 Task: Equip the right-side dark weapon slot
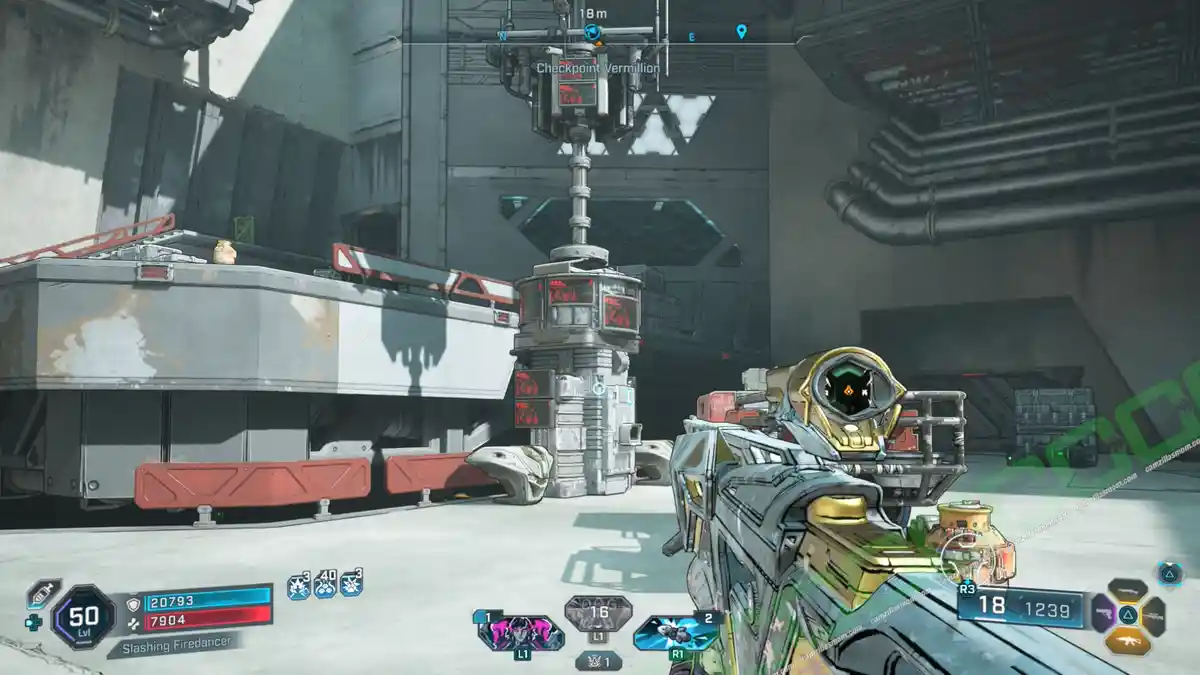pyautogui.click(x=1153, y=615)
